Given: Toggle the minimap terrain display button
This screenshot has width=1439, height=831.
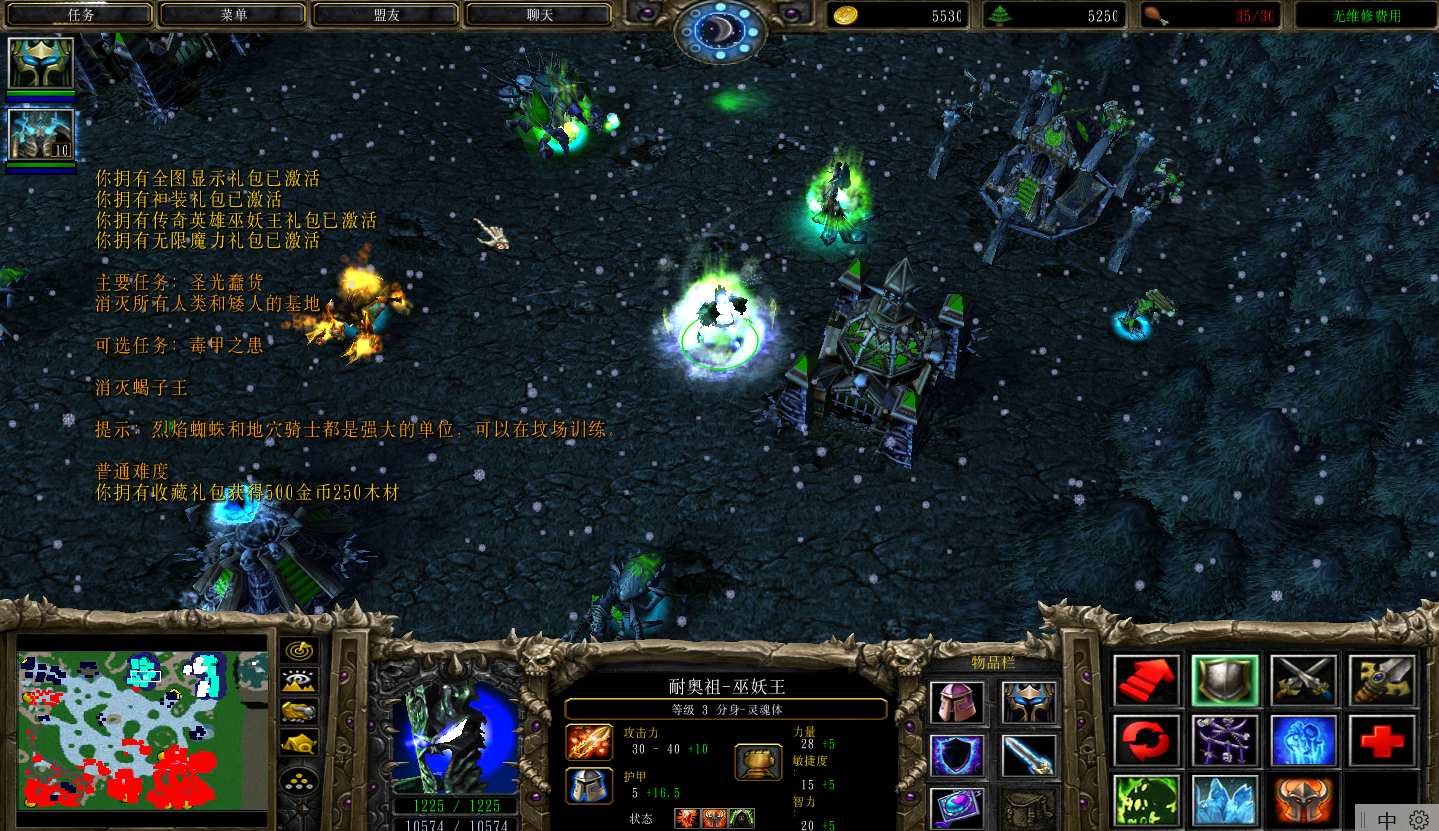Looking at the screenshot, I should pos(299,681).
